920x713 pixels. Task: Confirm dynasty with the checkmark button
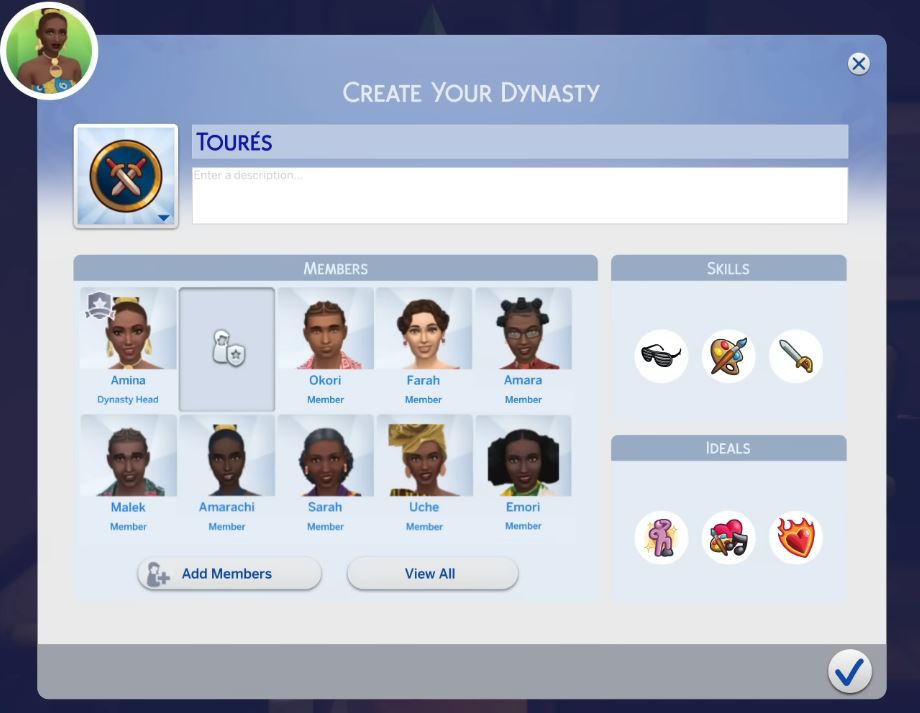[849, 672]
